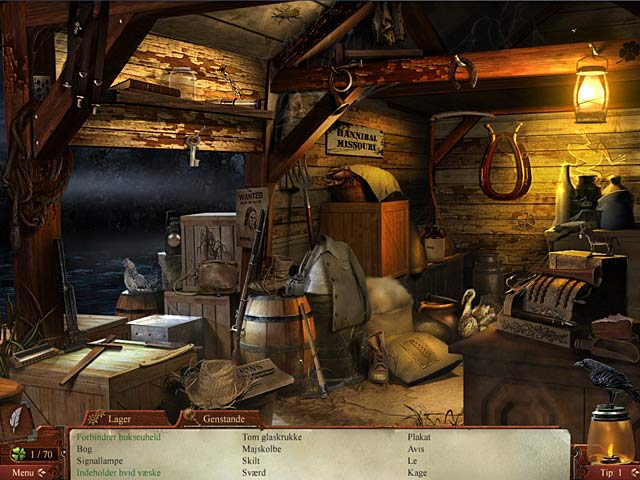Image resolution: width=640 pixels, height=480 pixels.
Task: Select 'Plakat' in item list
Action: [419, 437]
